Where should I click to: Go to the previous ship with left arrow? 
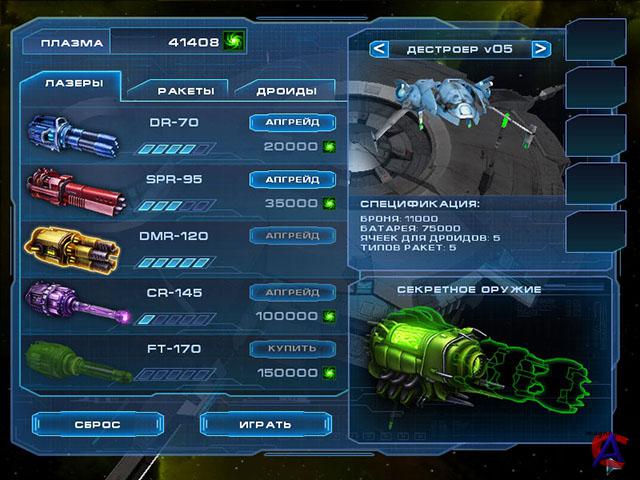379,48
